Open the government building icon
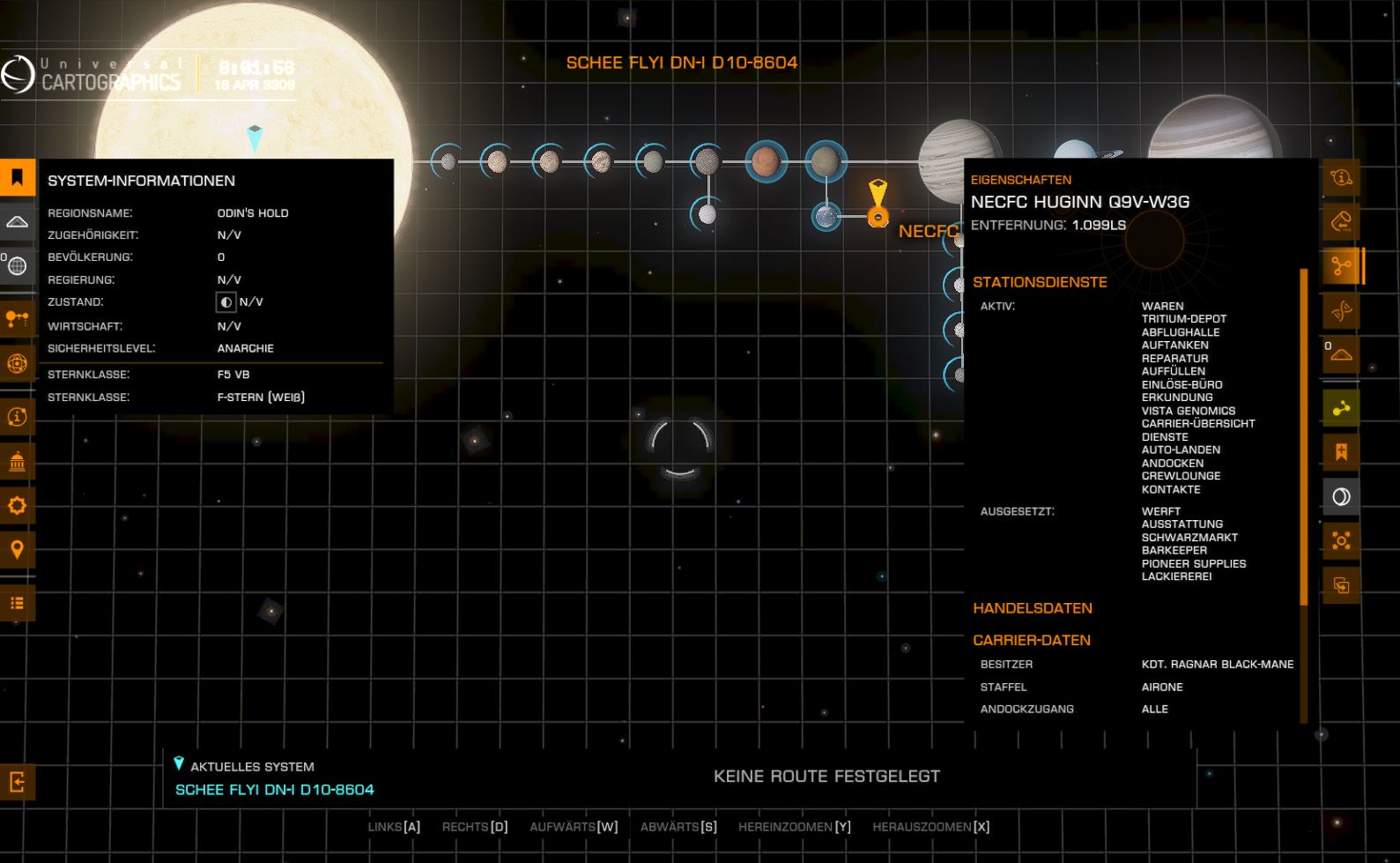 point(17,461)
